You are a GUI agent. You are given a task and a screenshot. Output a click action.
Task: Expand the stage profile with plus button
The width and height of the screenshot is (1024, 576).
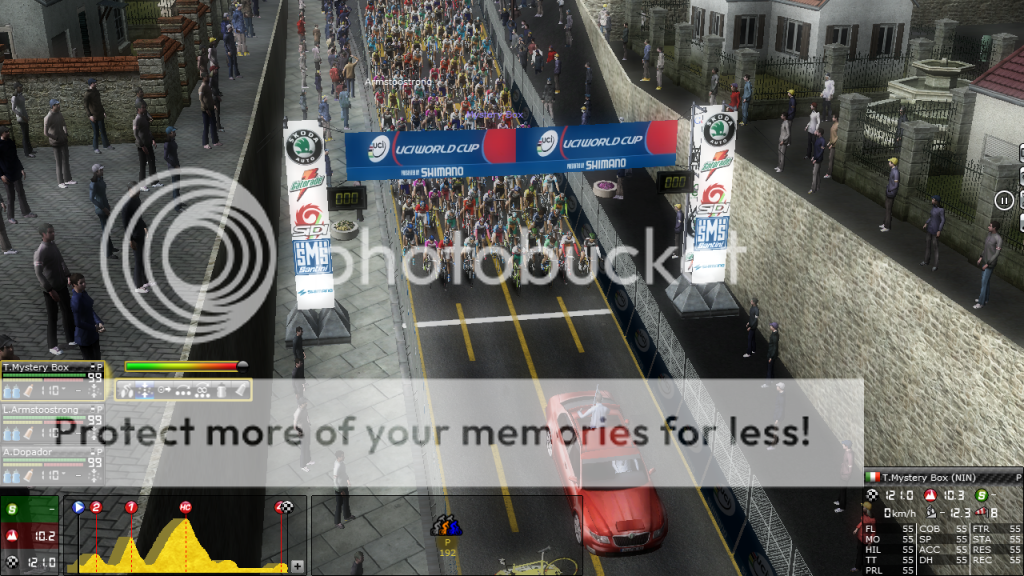[x=297, y=566]
